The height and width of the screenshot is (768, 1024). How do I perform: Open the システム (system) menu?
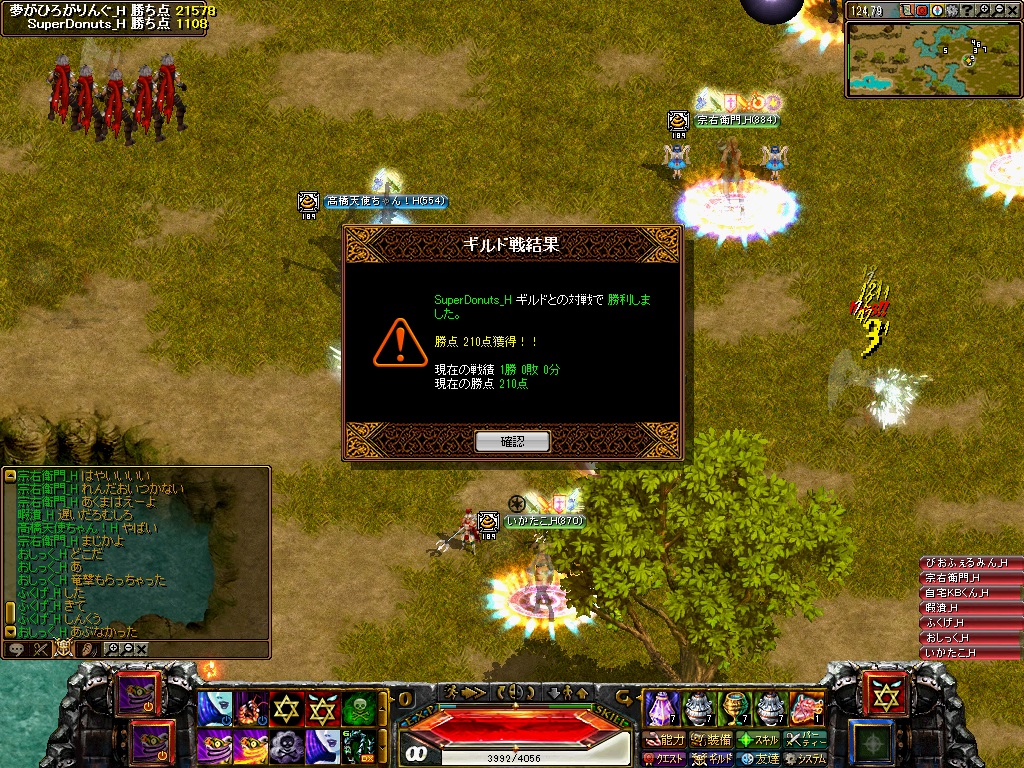pos(805,759)
